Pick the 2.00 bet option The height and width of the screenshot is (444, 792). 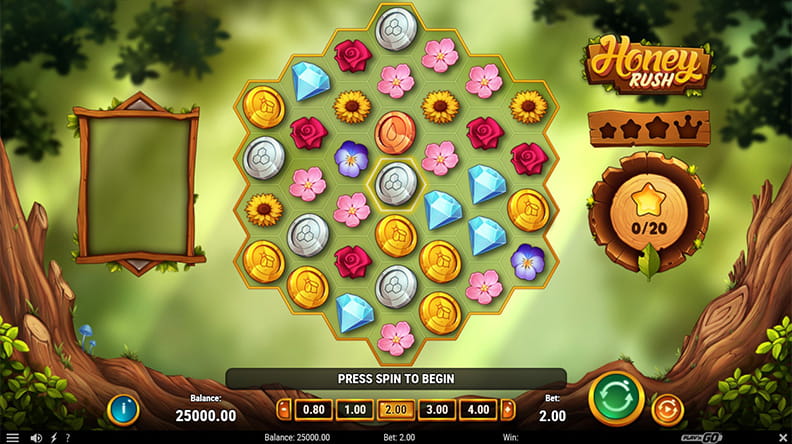click(395, 409)
